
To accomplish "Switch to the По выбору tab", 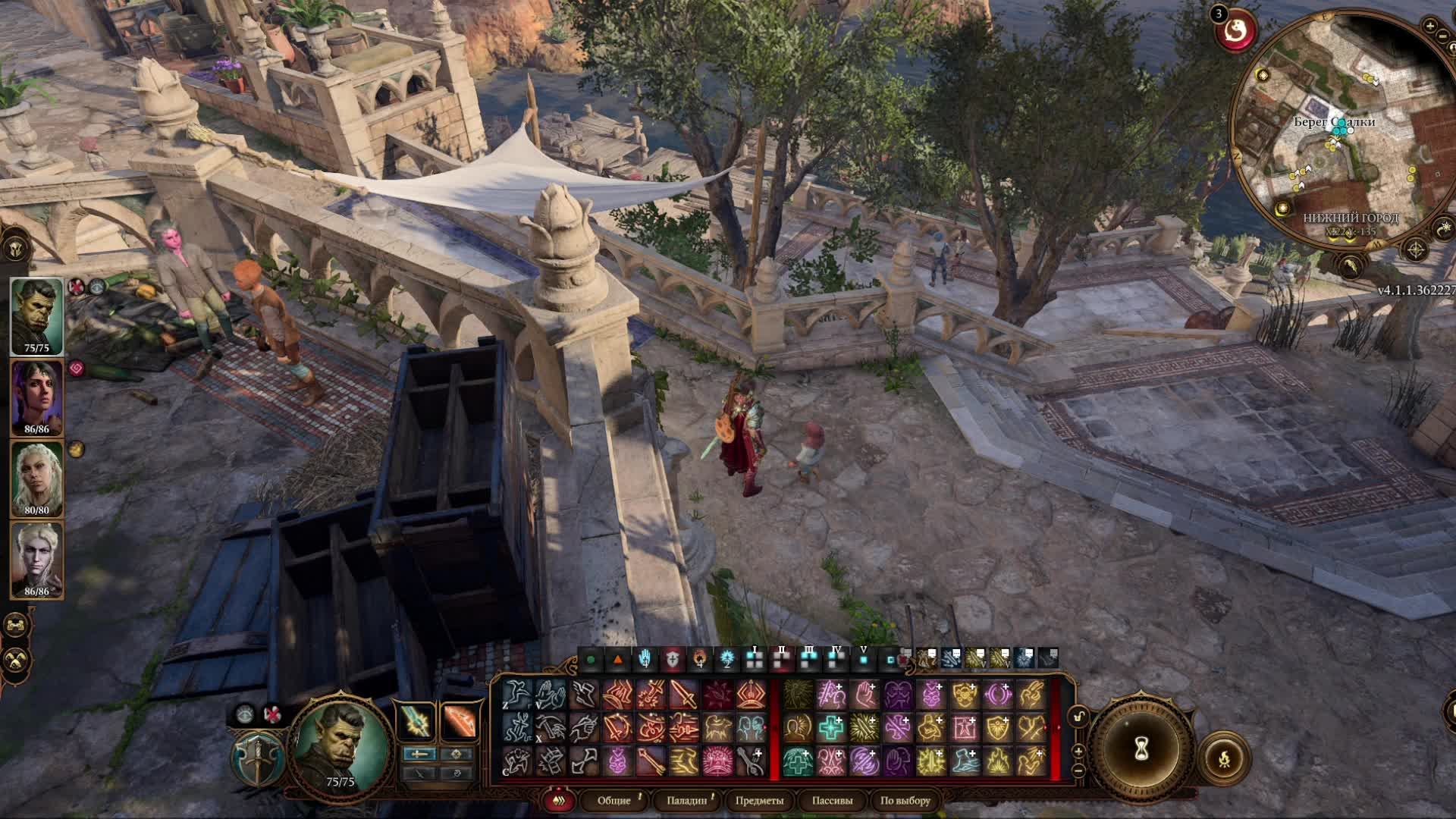I will (x=905, y=801).
